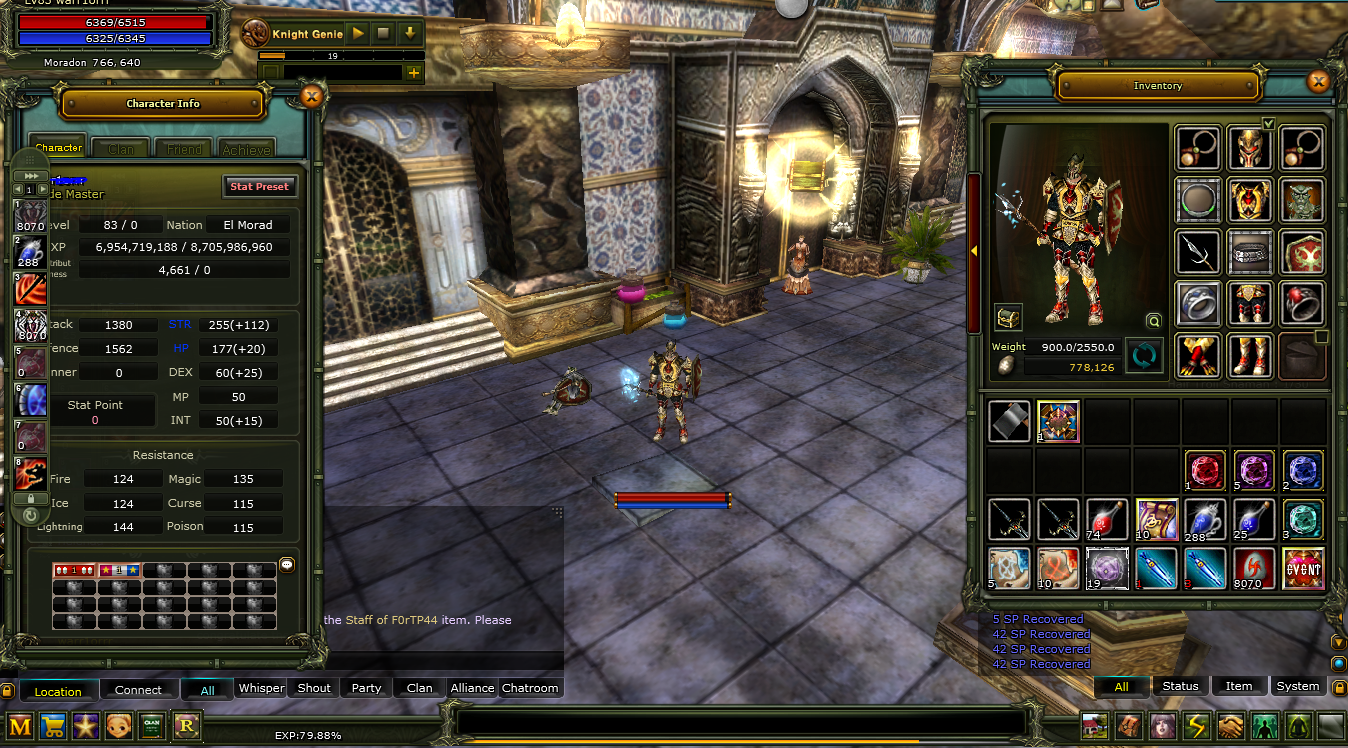Screen dimensions: 1348x748
Task: Close the Character Info window
Action: click(x=312, y=96)
